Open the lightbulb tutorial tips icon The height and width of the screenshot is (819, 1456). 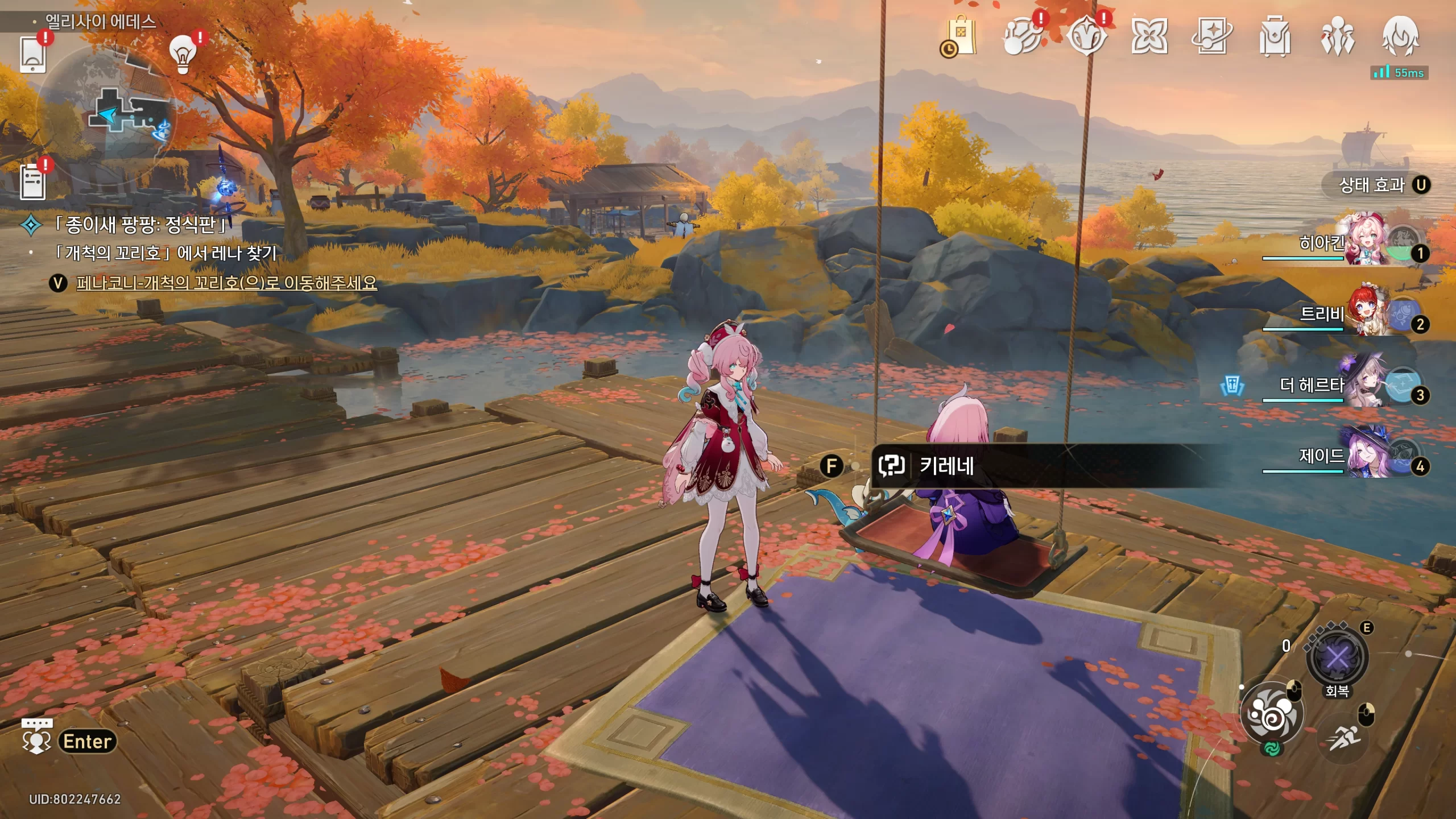click(x=183, y=54)
